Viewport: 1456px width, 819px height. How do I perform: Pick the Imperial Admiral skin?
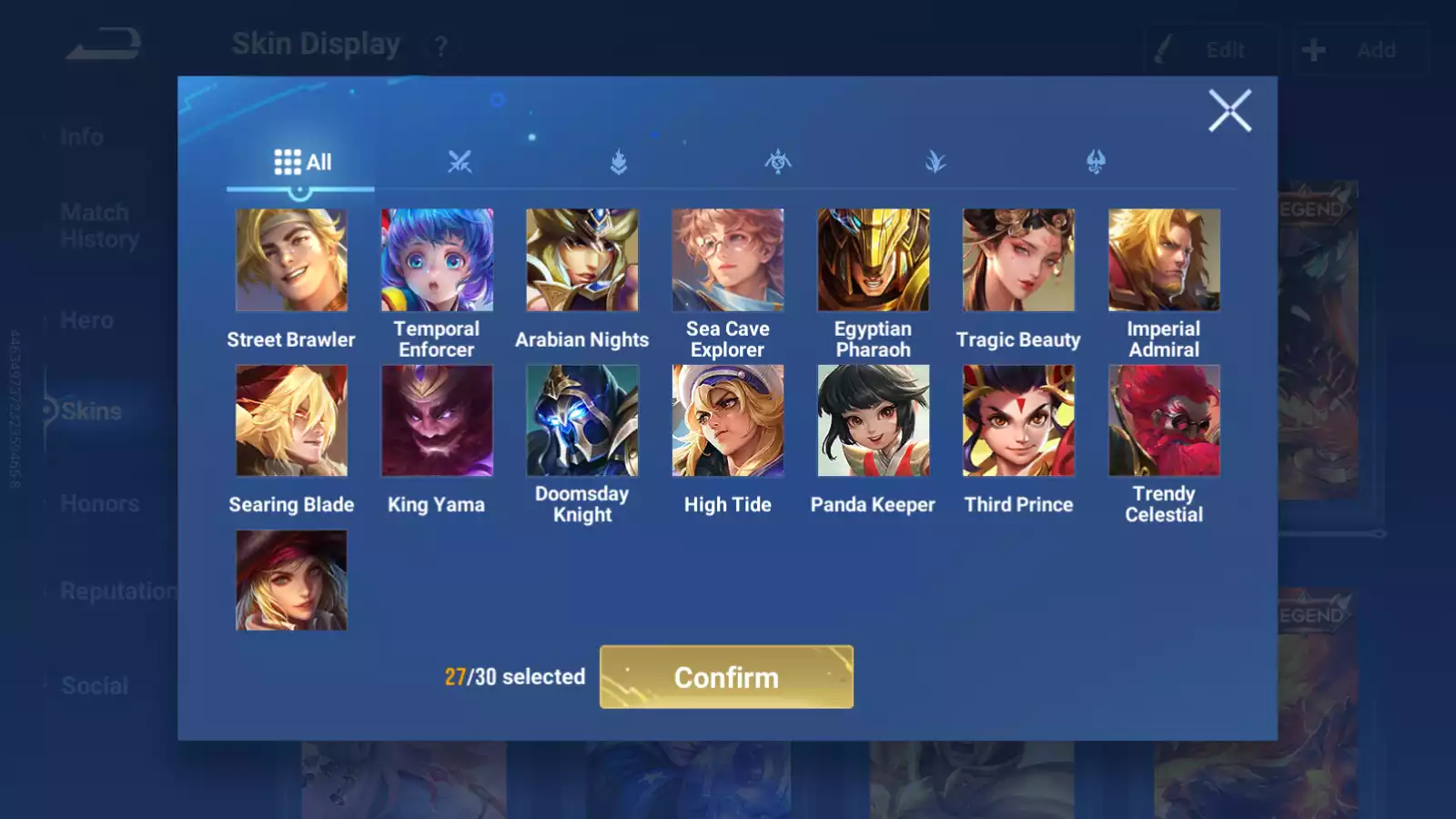tap(1164, 260)
